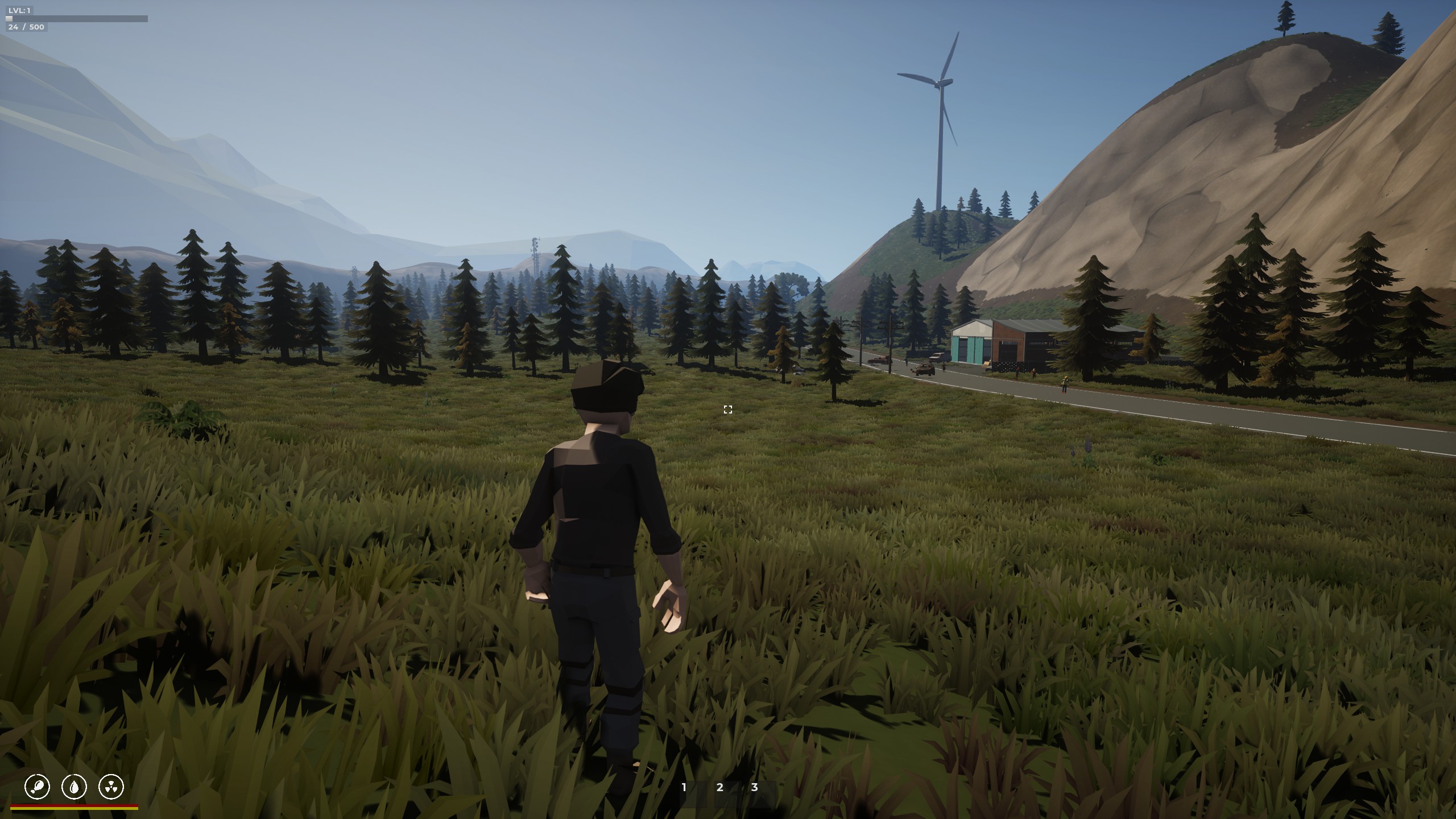This screenshot has width=1456, height=819.
Task: Click the hunger drumstick status icon
Action: click(38, 787)
